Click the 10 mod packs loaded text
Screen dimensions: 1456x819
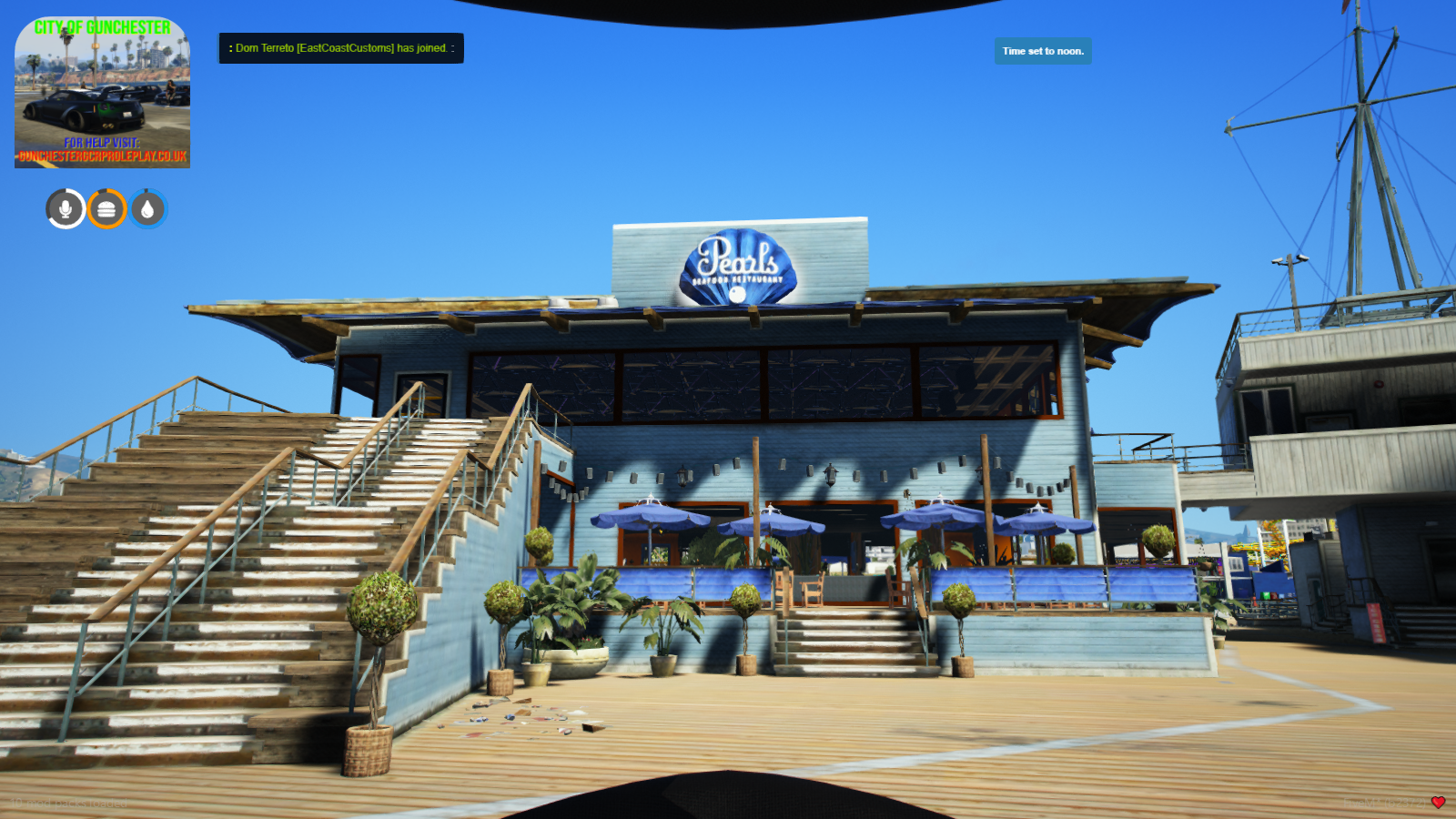click(68, 803)
